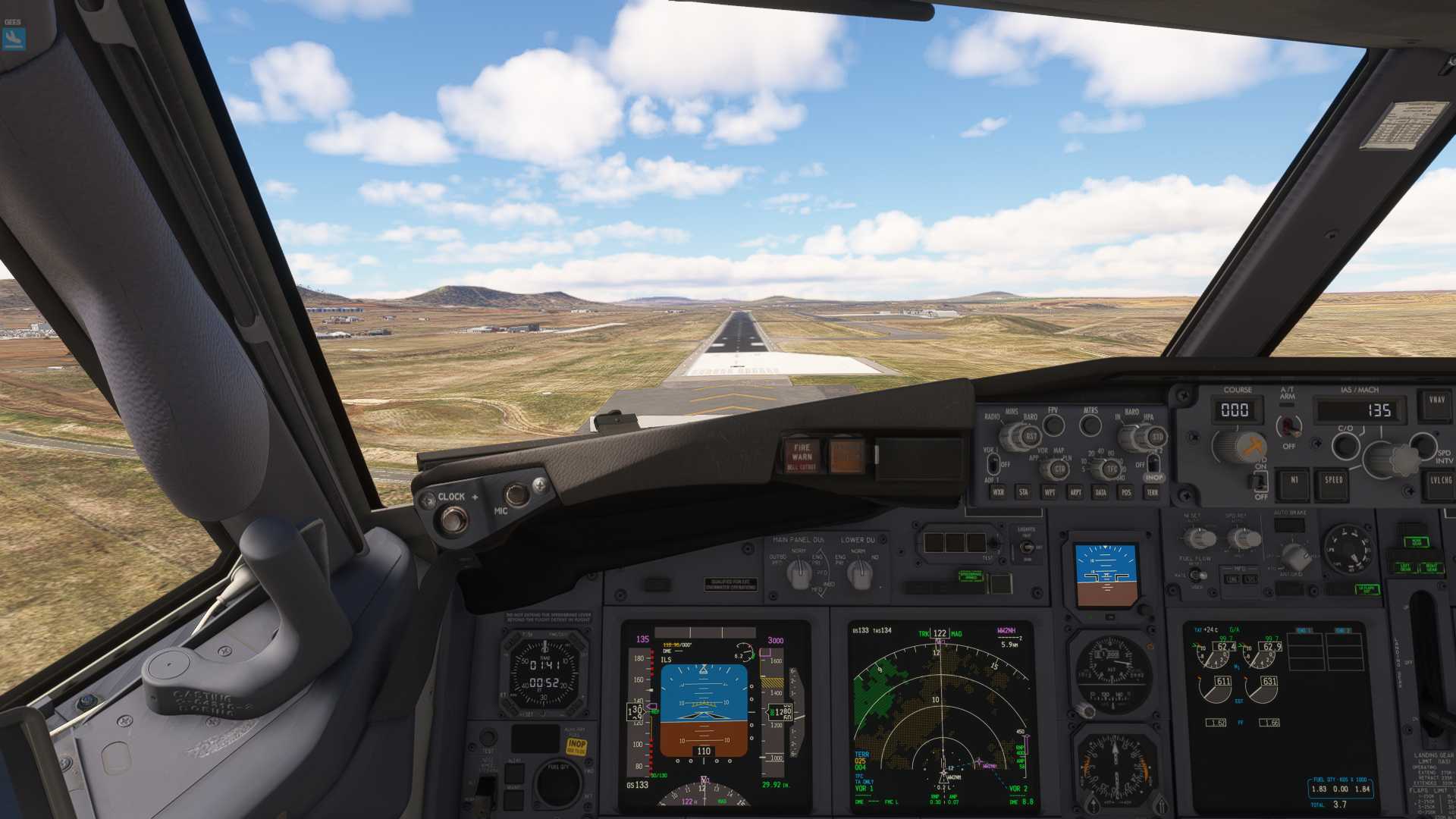Click the C/O changeover button
Viewport: 1456px width, 819px height.
point(1345,445)
